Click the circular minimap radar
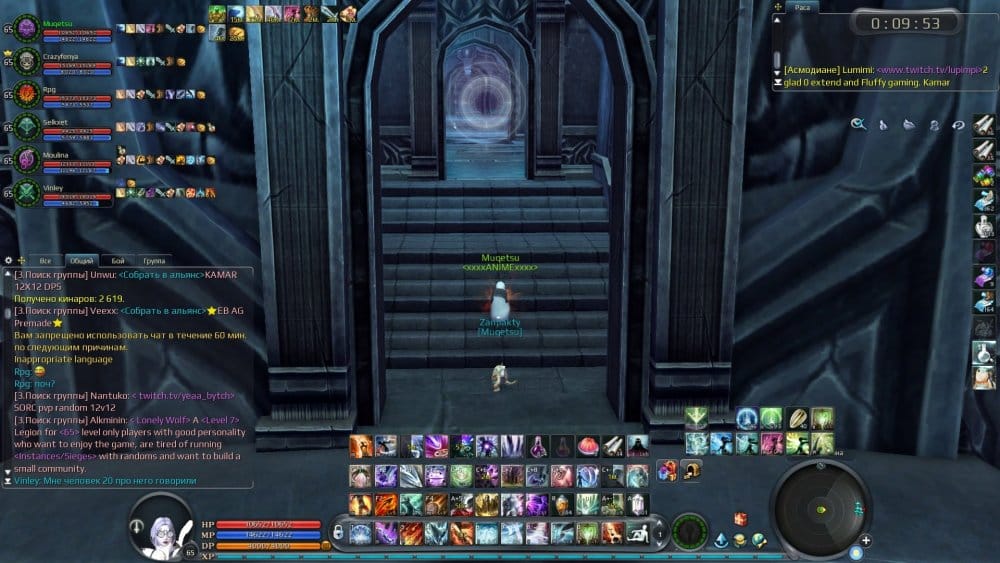This screenshot has height=563, width=1000. 821,509
